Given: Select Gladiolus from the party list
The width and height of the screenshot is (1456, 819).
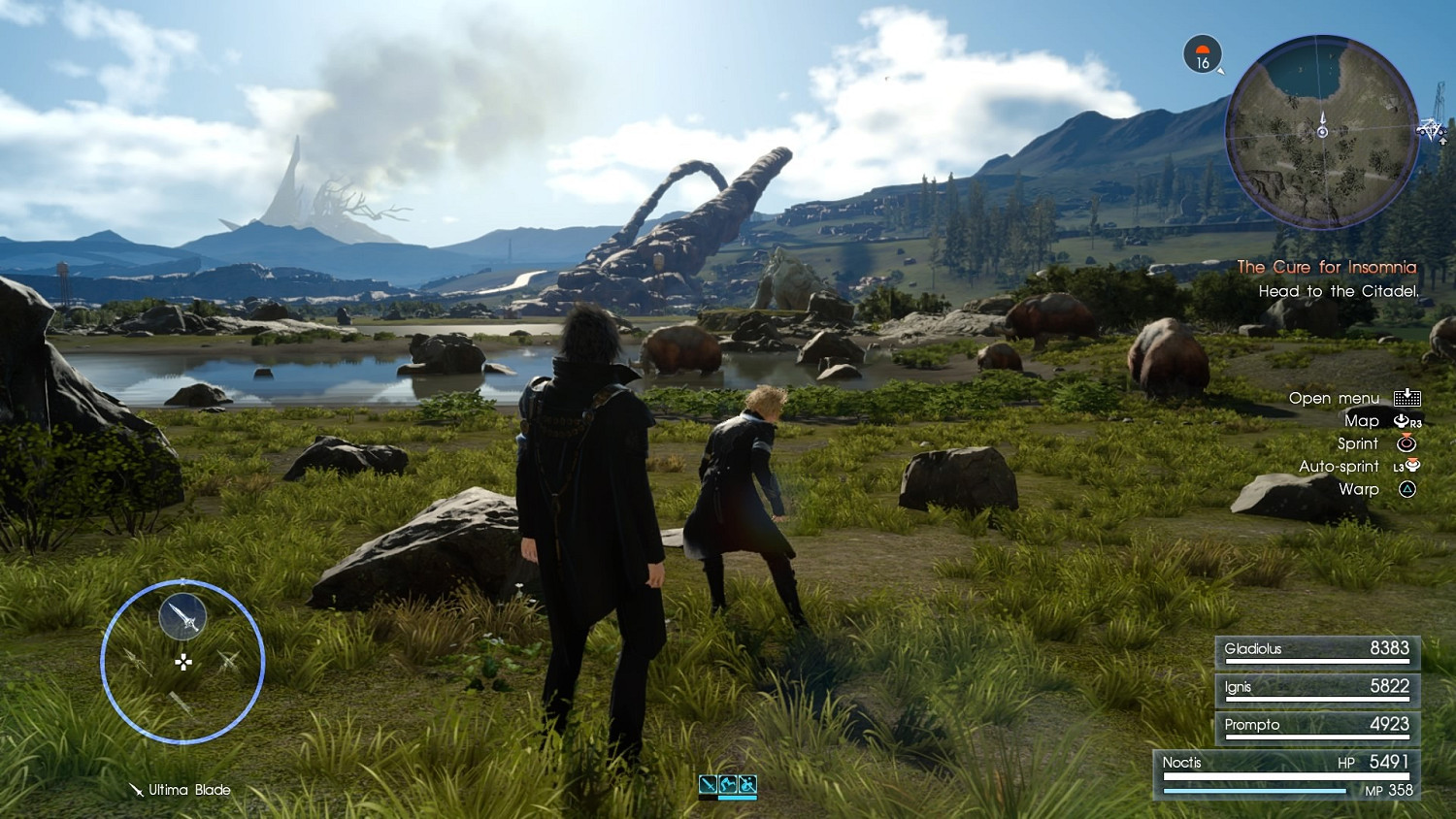Looking at the screenshot, I should 1316,650.
